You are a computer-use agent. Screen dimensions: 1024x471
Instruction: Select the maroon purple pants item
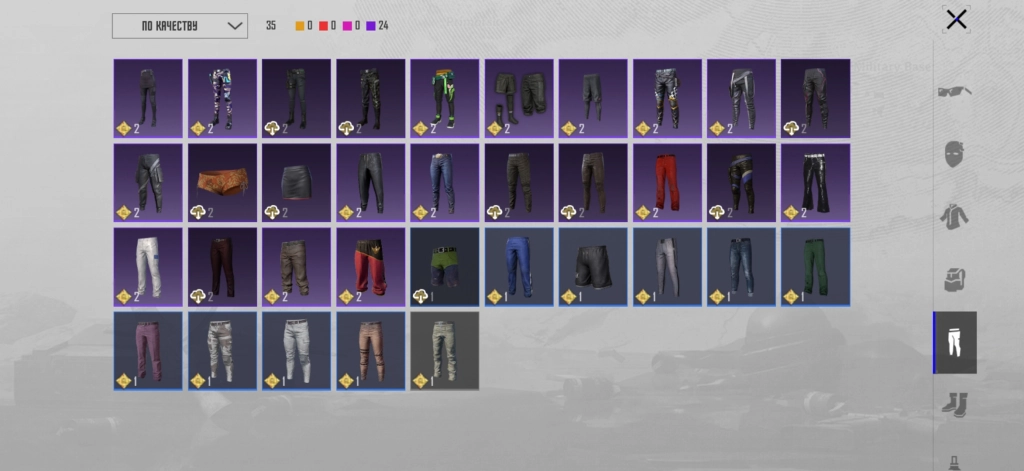pyautogui.click(x=148, y=350)
